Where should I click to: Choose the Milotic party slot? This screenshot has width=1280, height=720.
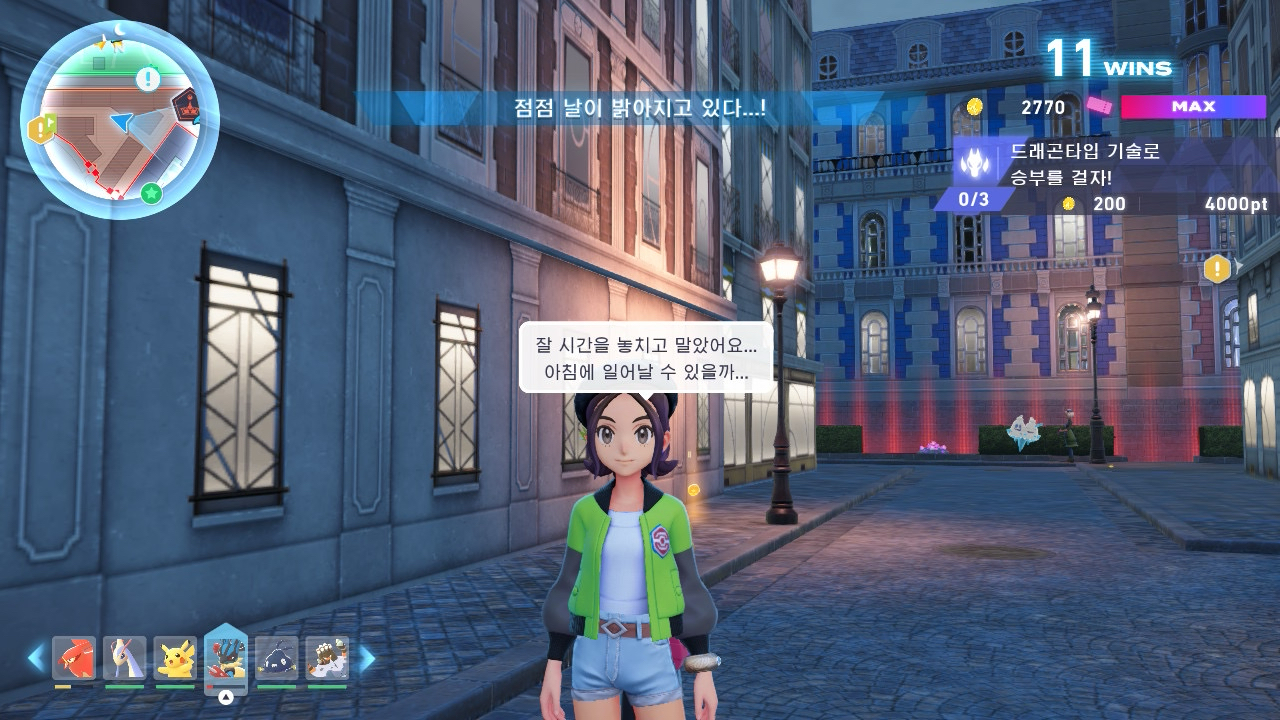pos(125,658)
